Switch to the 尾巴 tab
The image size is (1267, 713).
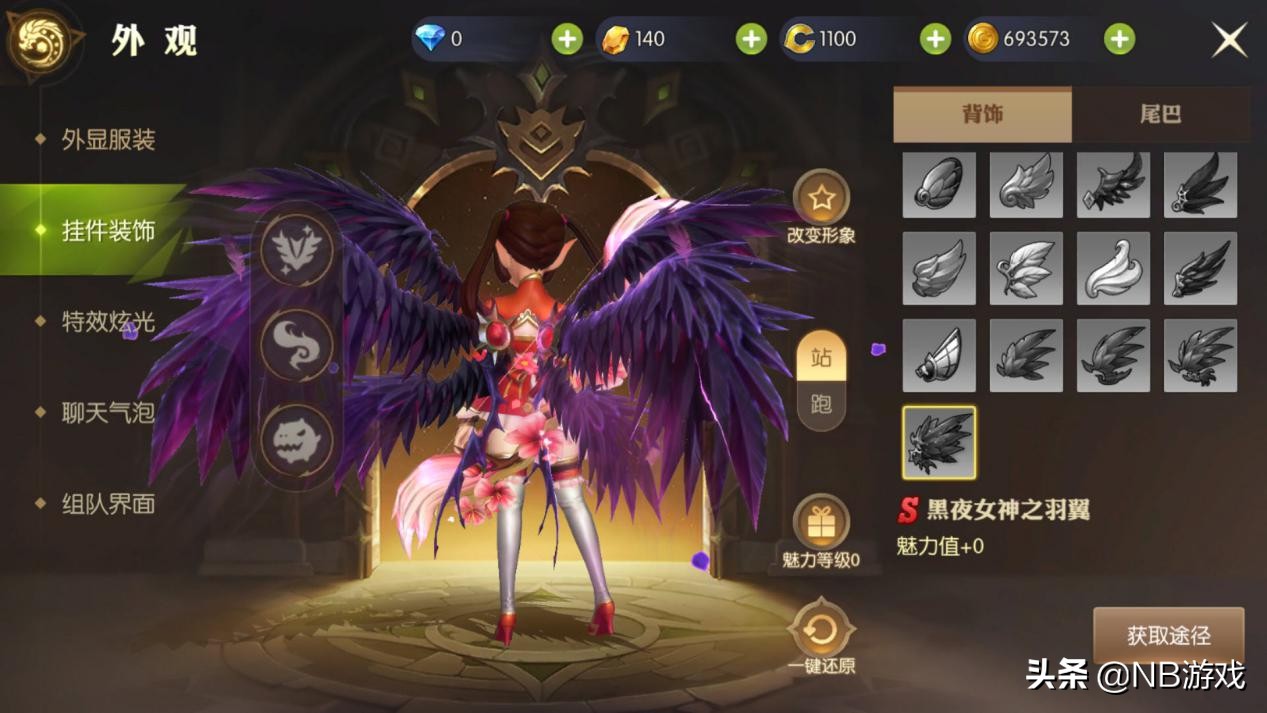coord(1160,114)
